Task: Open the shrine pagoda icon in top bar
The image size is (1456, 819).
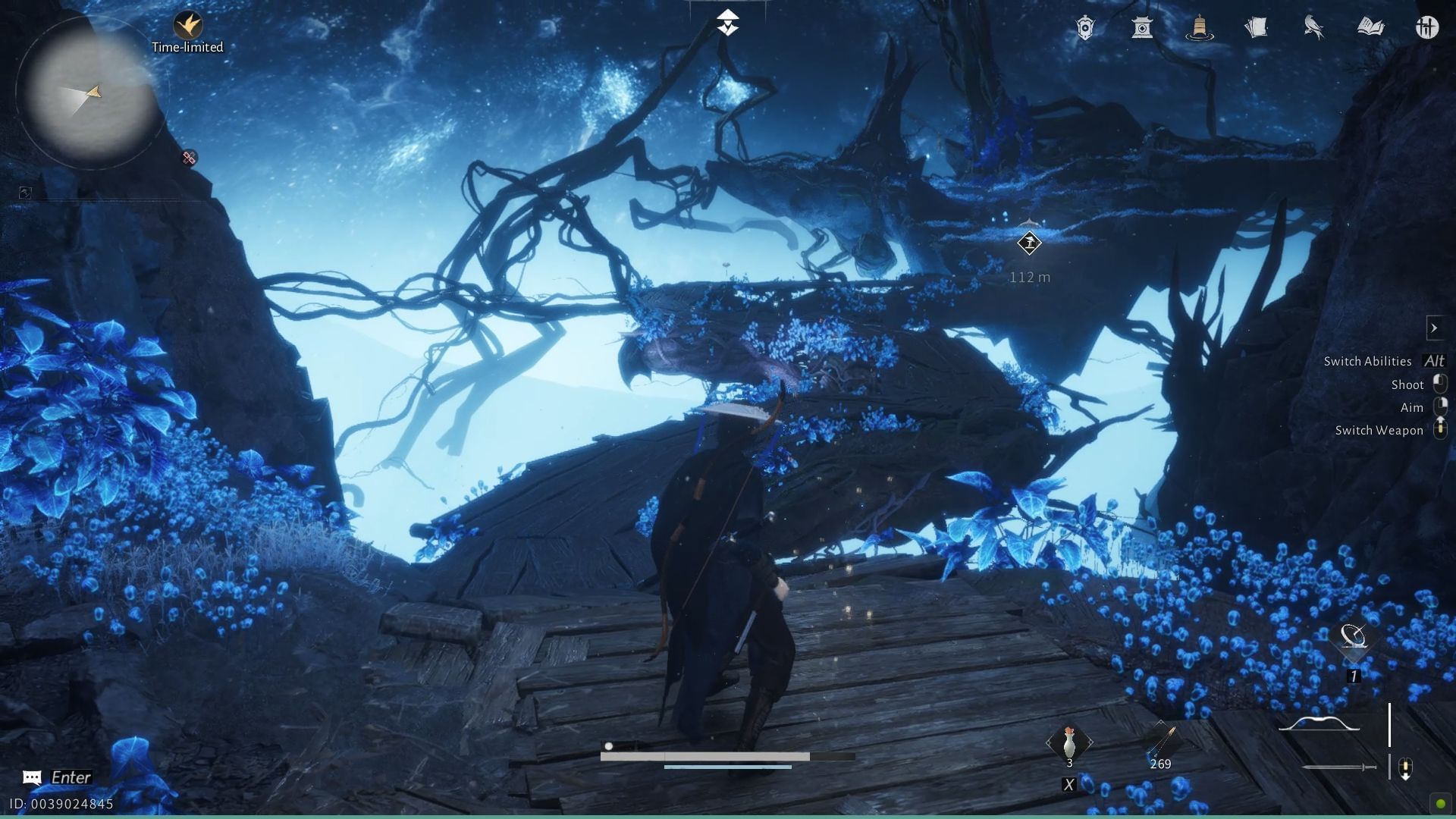Action: [1143, 27]
